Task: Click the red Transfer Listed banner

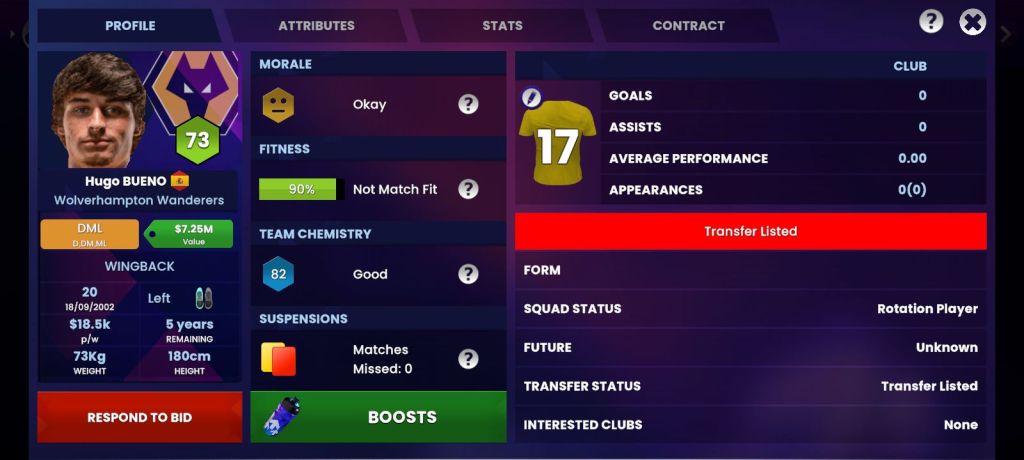Action: pos(750,231)
